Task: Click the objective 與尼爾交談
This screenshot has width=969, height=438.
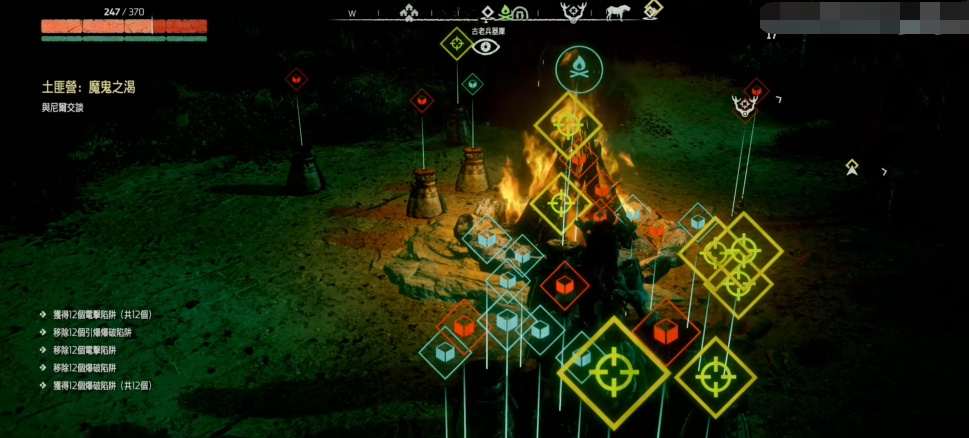Action: [x=63, y=107]
